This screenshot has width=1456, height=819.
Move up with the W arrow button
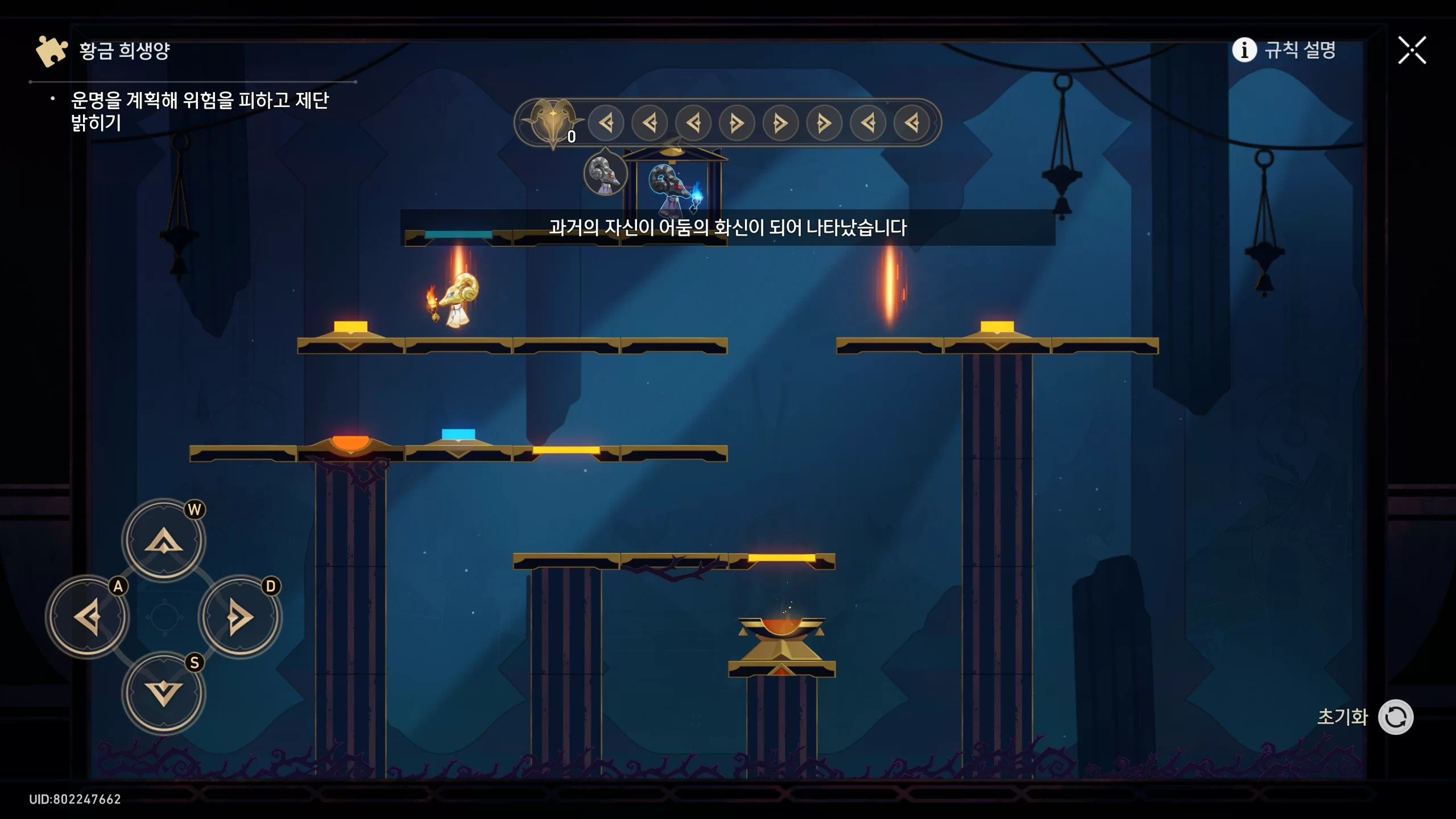[x=164, y=540]
